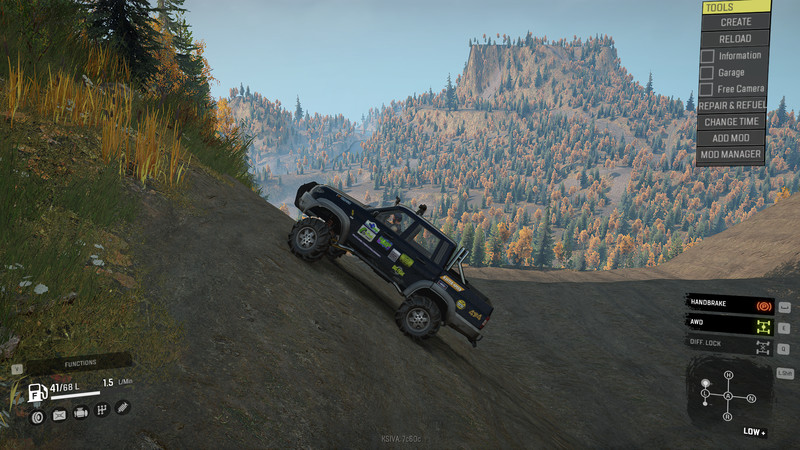Image resolution: width=800 pixels, height=450 pixels.
Task: Enable the Garage checkbox
Action: click(x=707, y=72)
